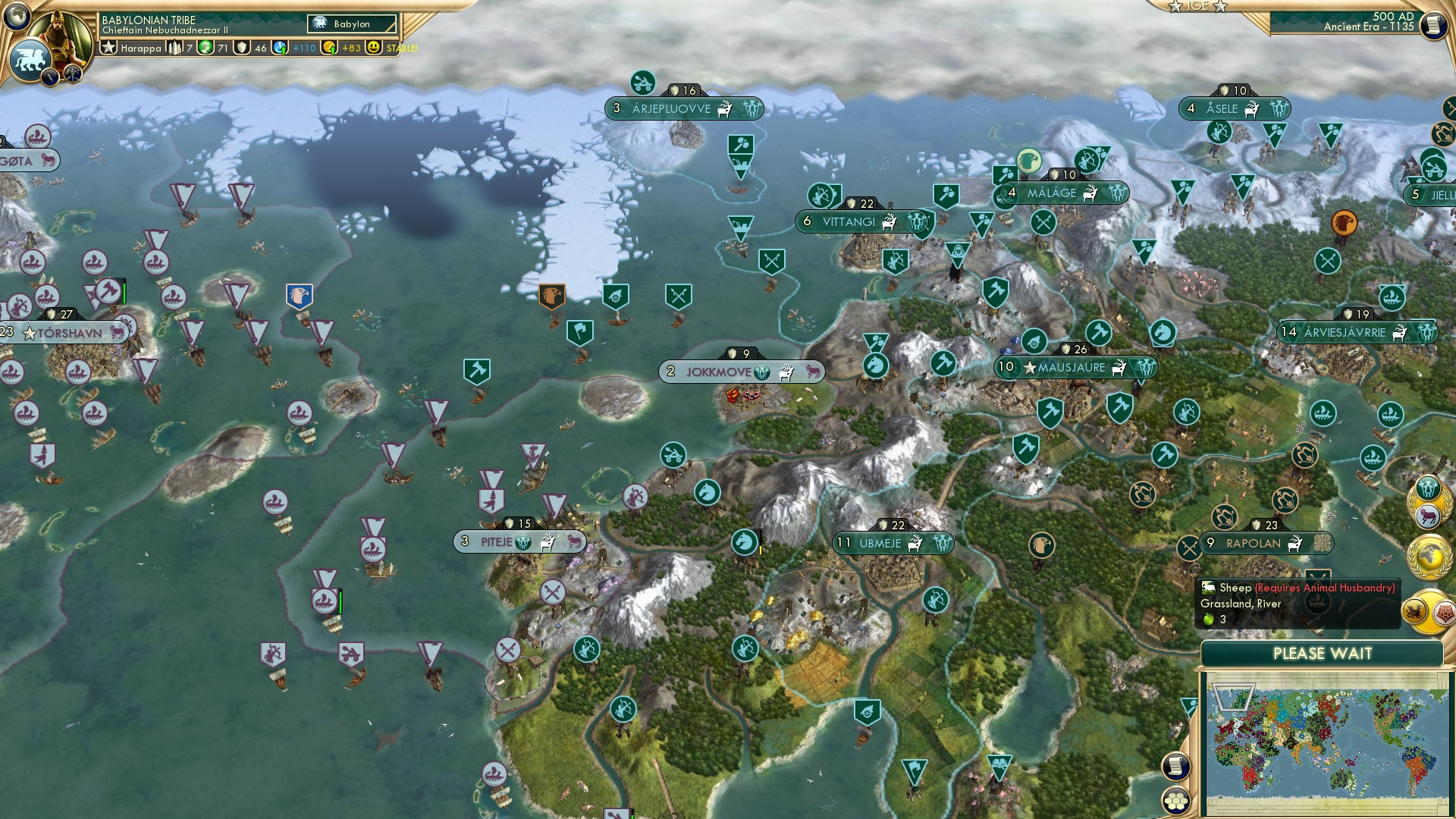
Task: Toggle the small globe button at top-left
Action: (x=17, y=15)
